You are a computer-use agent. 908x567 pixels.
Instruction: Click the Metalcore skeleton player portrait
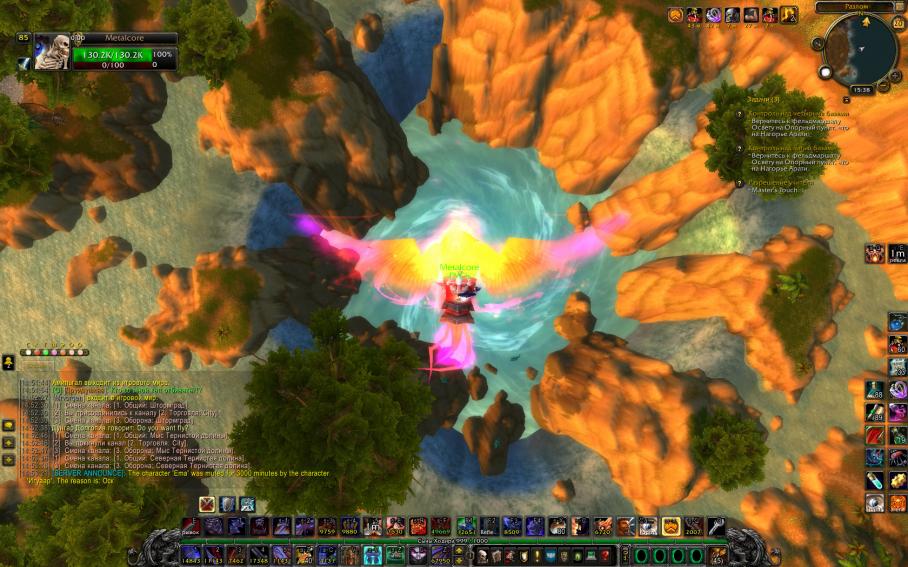(x=52, y=52)
